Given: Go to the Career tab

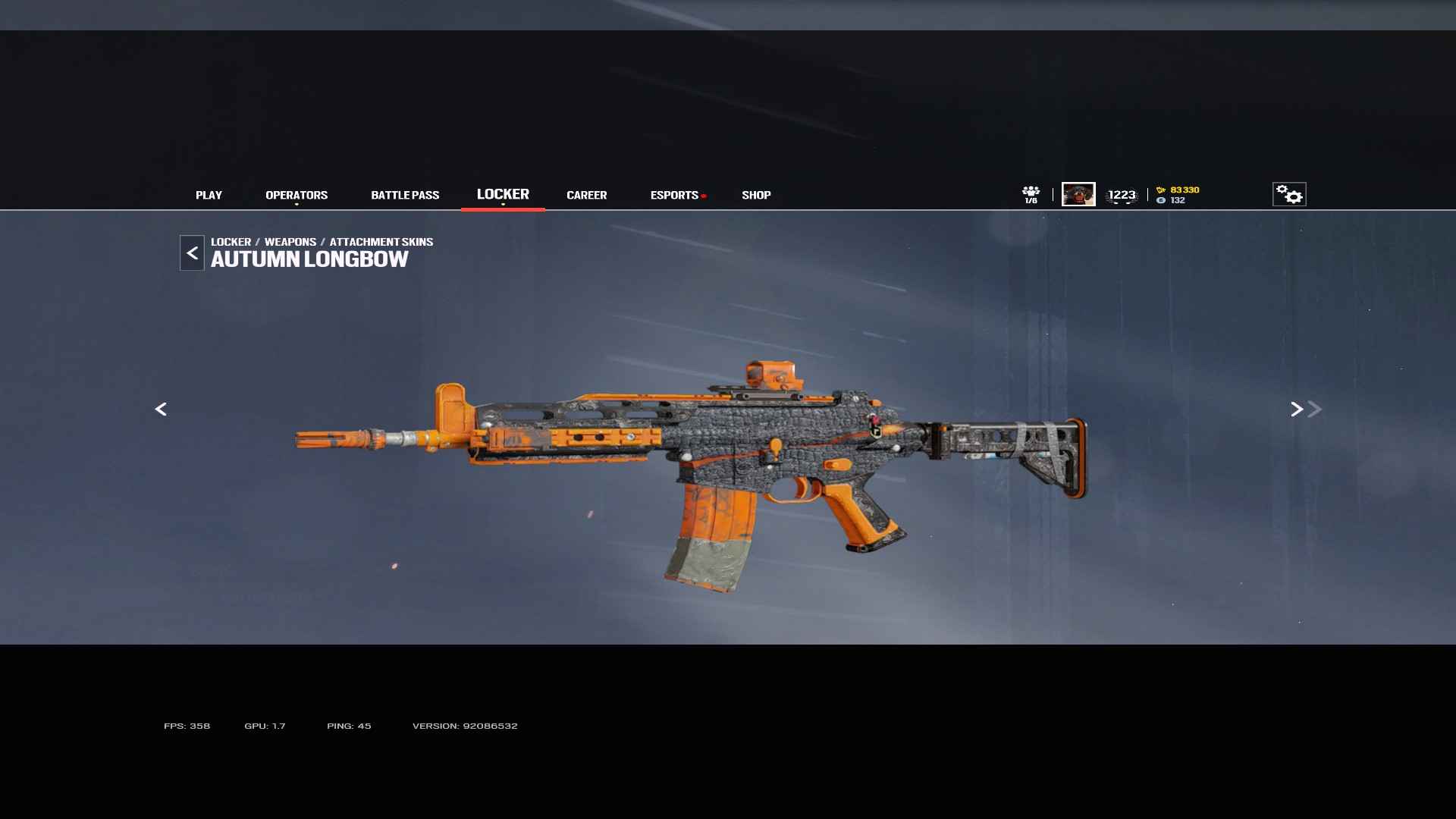Looking at the screenshot, I should (x=586, y=195).
